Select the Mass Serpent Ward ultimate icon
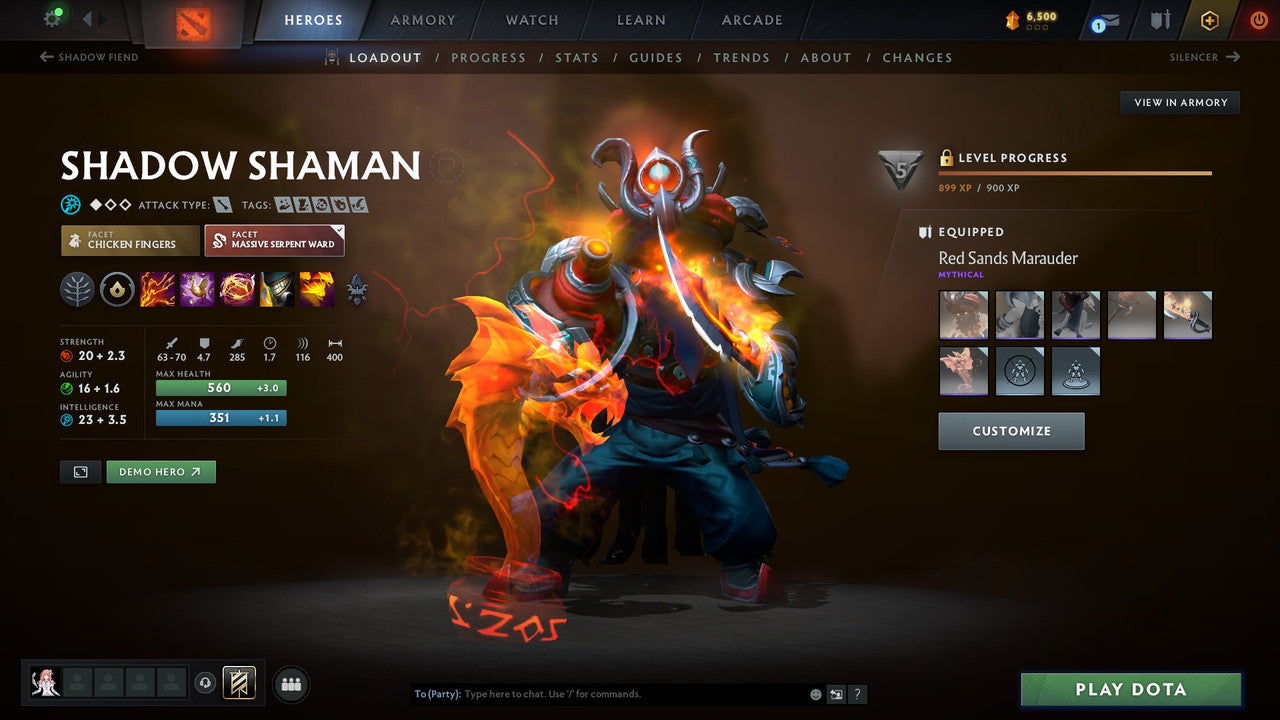Image resolution: width=1280 pixels, height=720 pixels. [x=316, y=289]
